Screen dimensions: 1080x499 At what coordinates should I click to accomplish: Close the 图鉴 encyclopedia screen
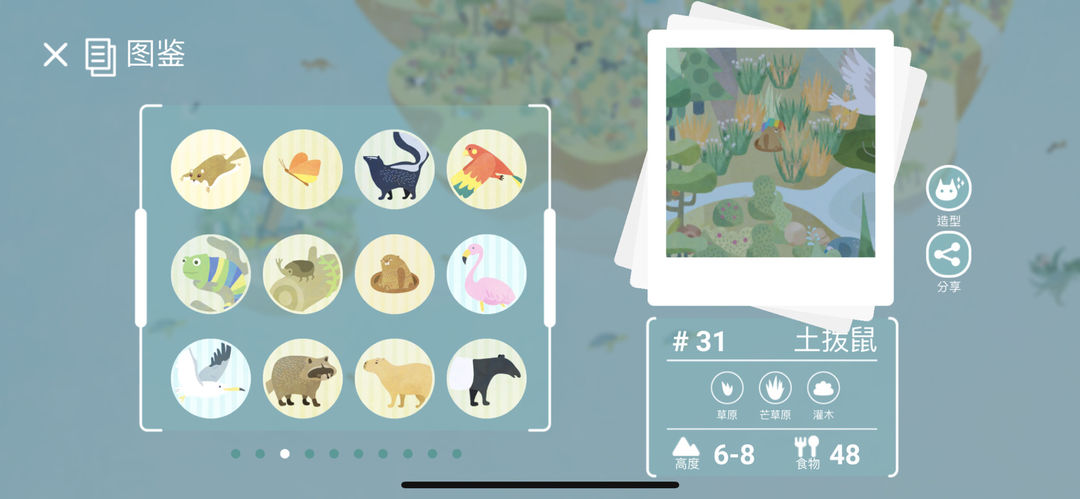tap(55, 55)
